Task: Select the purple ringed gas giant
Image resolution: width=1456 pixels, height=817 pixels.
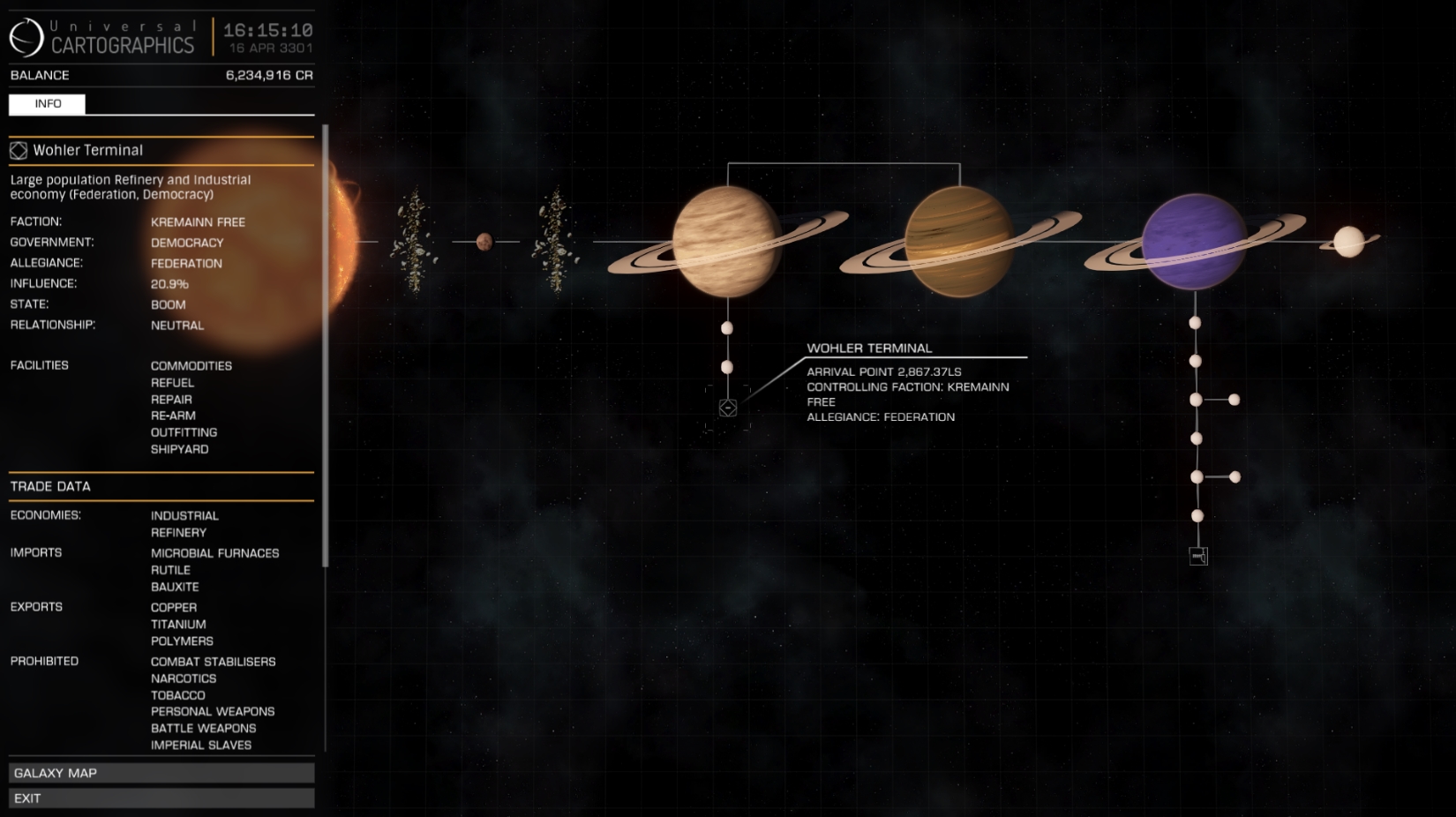Action: [x=1194, y=242]
